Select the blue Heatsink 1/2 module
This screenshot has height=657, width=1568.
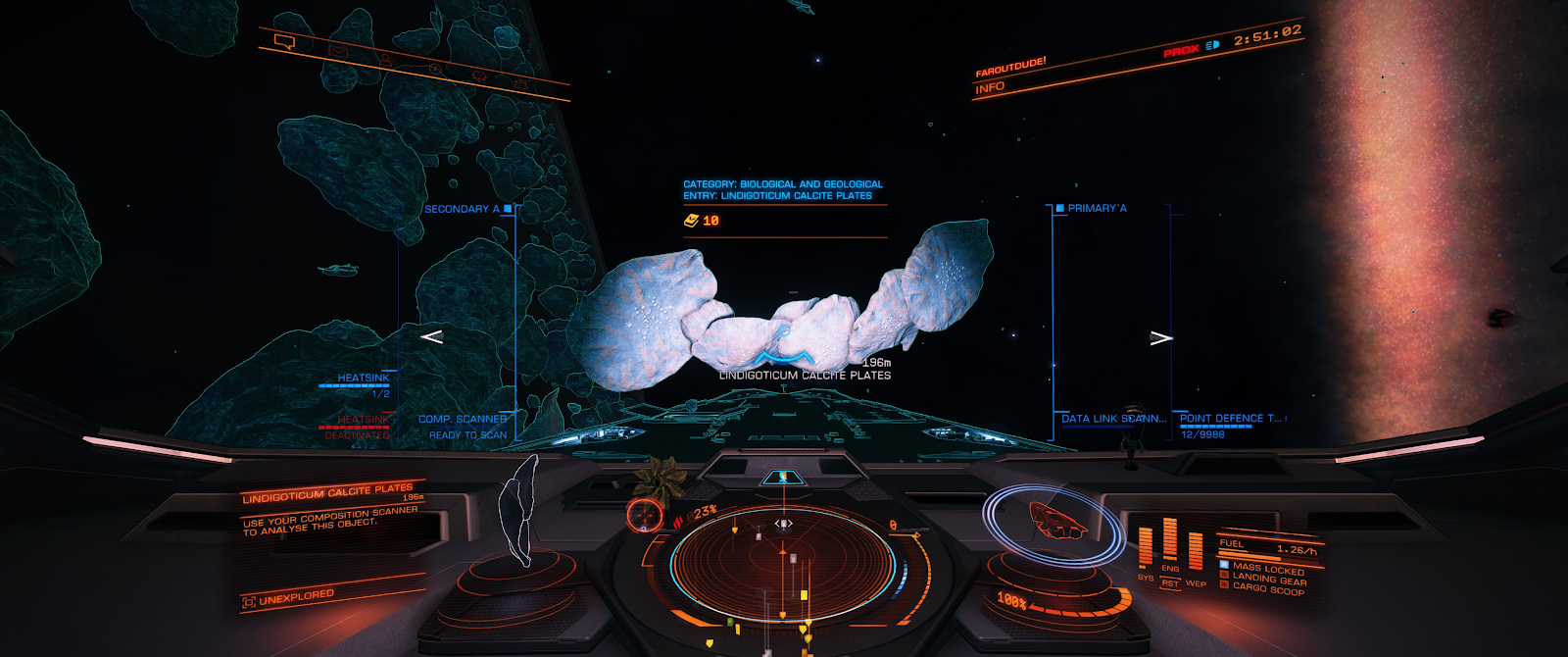[x=363, y=379]
